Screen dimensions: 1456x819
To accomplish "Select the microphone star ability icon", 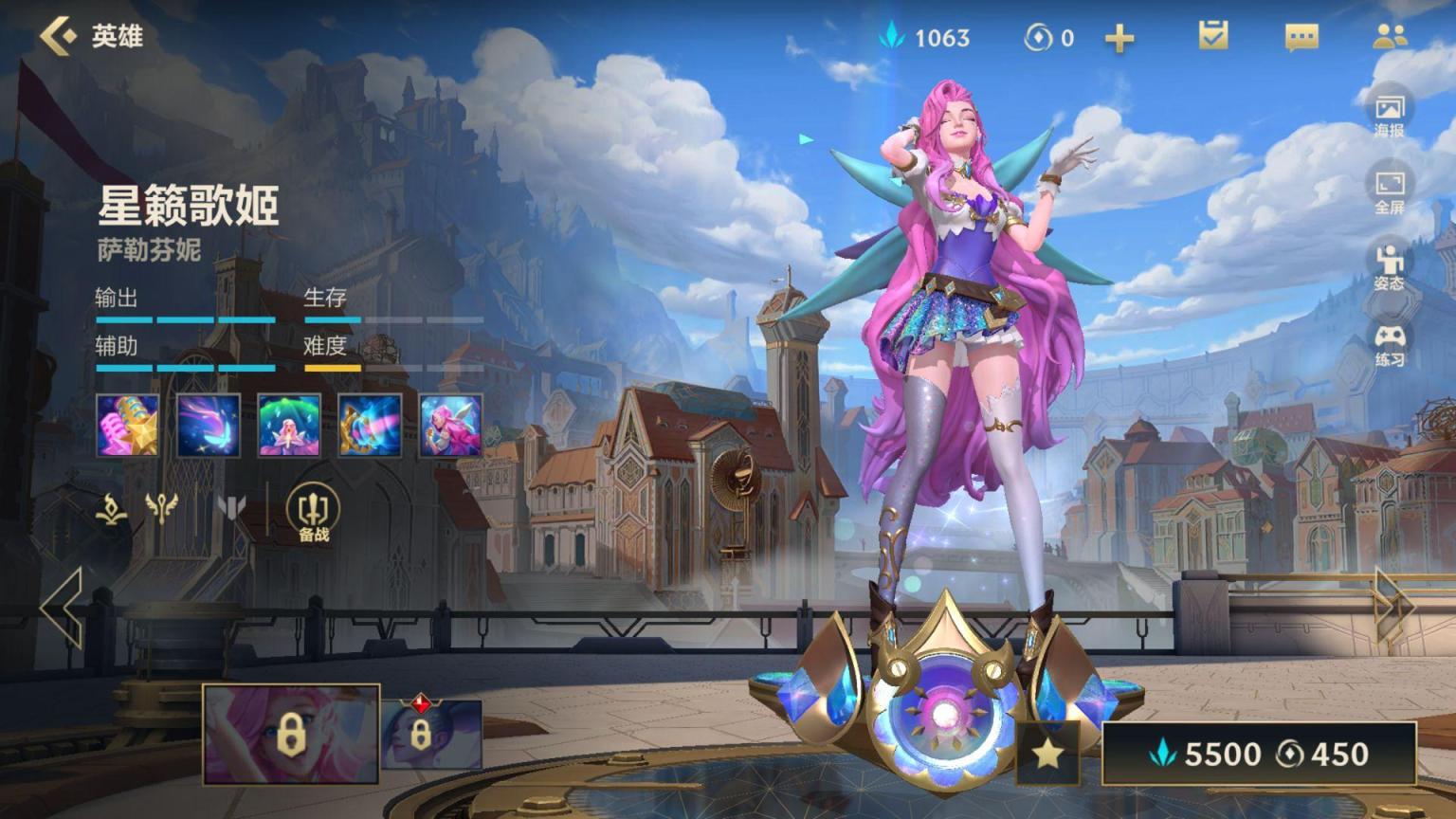I will (x=128, y=426).
